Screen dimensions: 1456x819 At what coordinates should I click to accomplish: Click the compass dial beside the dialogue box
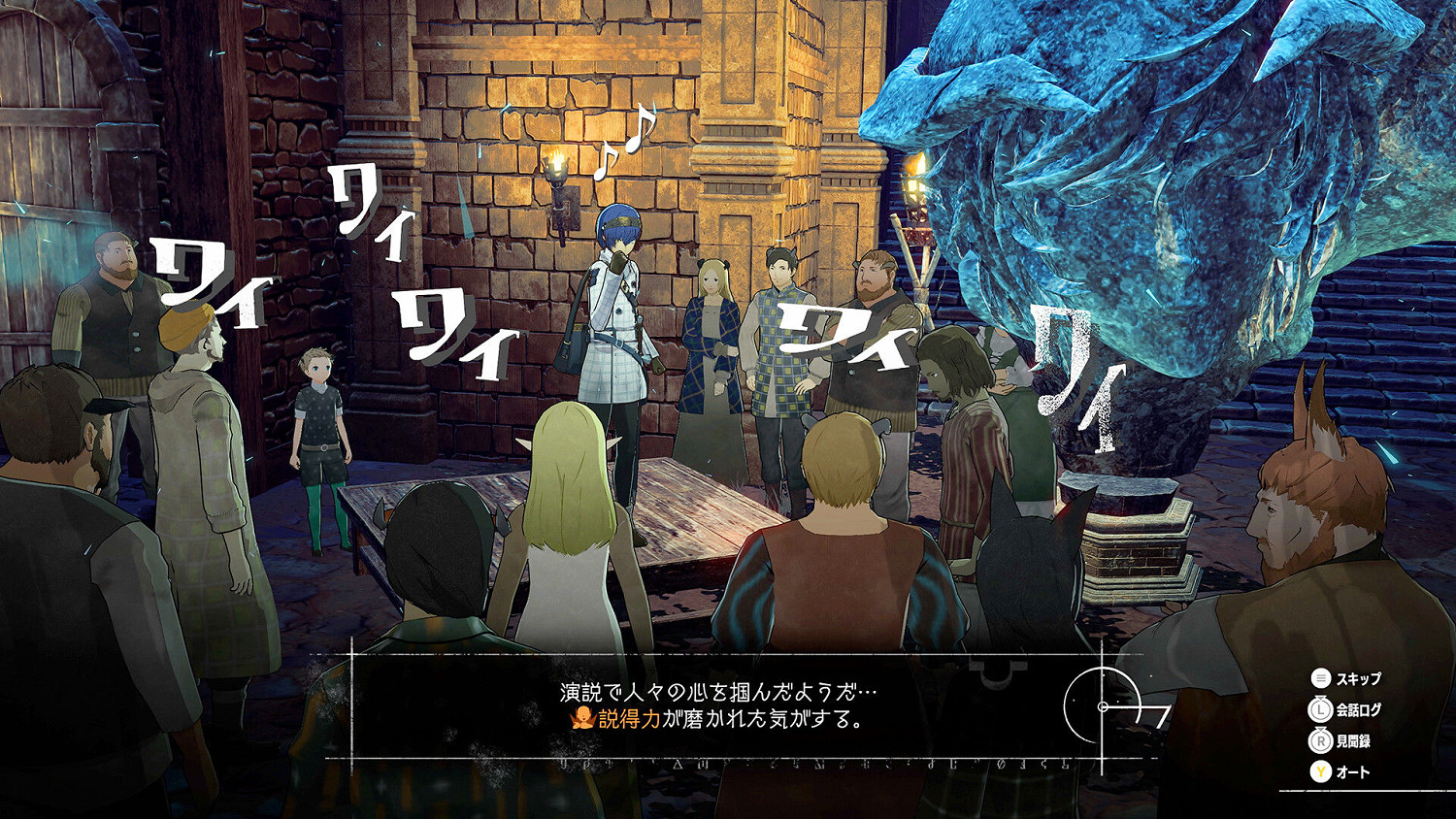tap(1102, 707)
